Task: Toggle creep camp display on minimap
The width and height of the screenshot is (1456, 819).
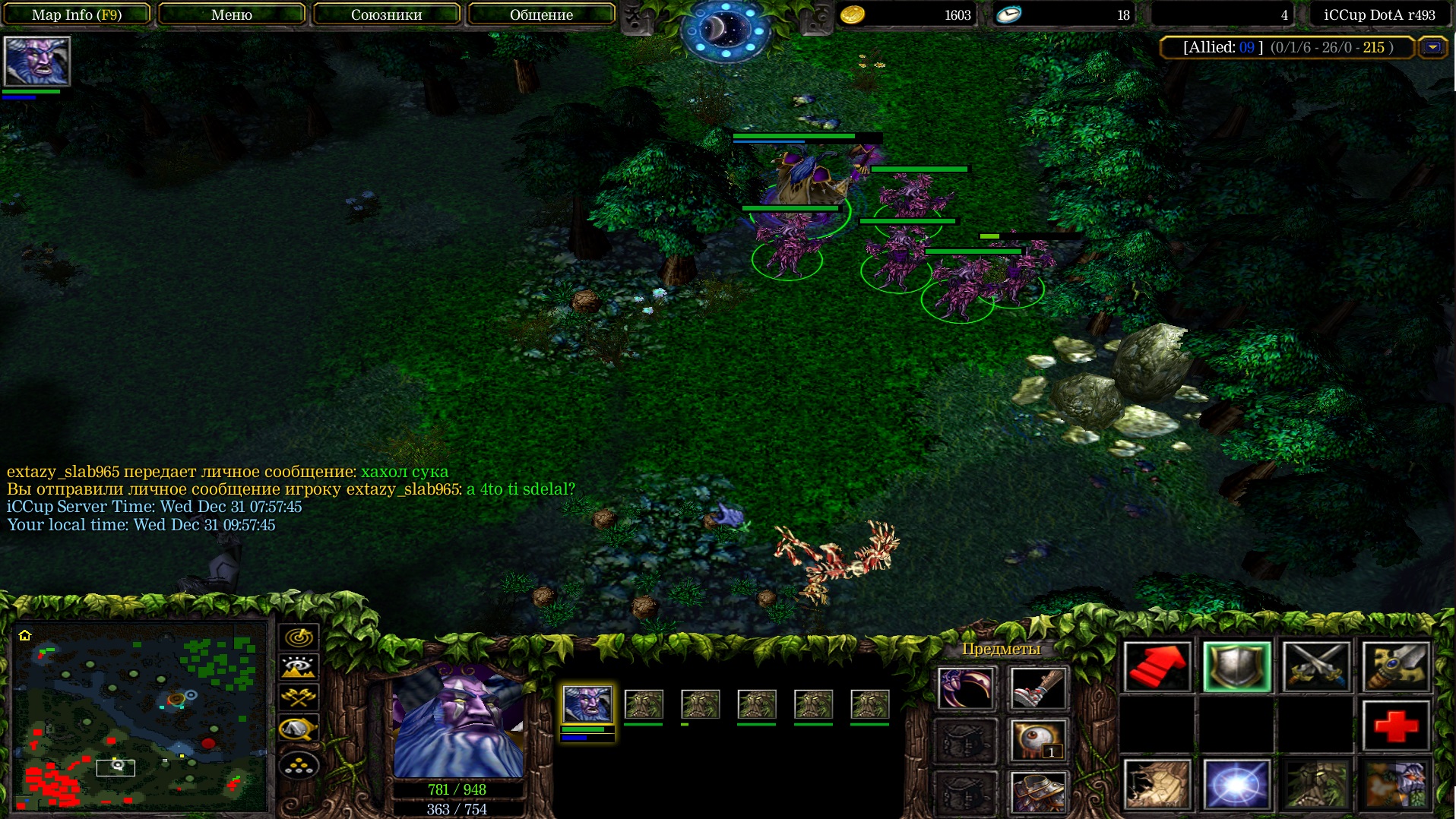Action: tap(299, 729)
